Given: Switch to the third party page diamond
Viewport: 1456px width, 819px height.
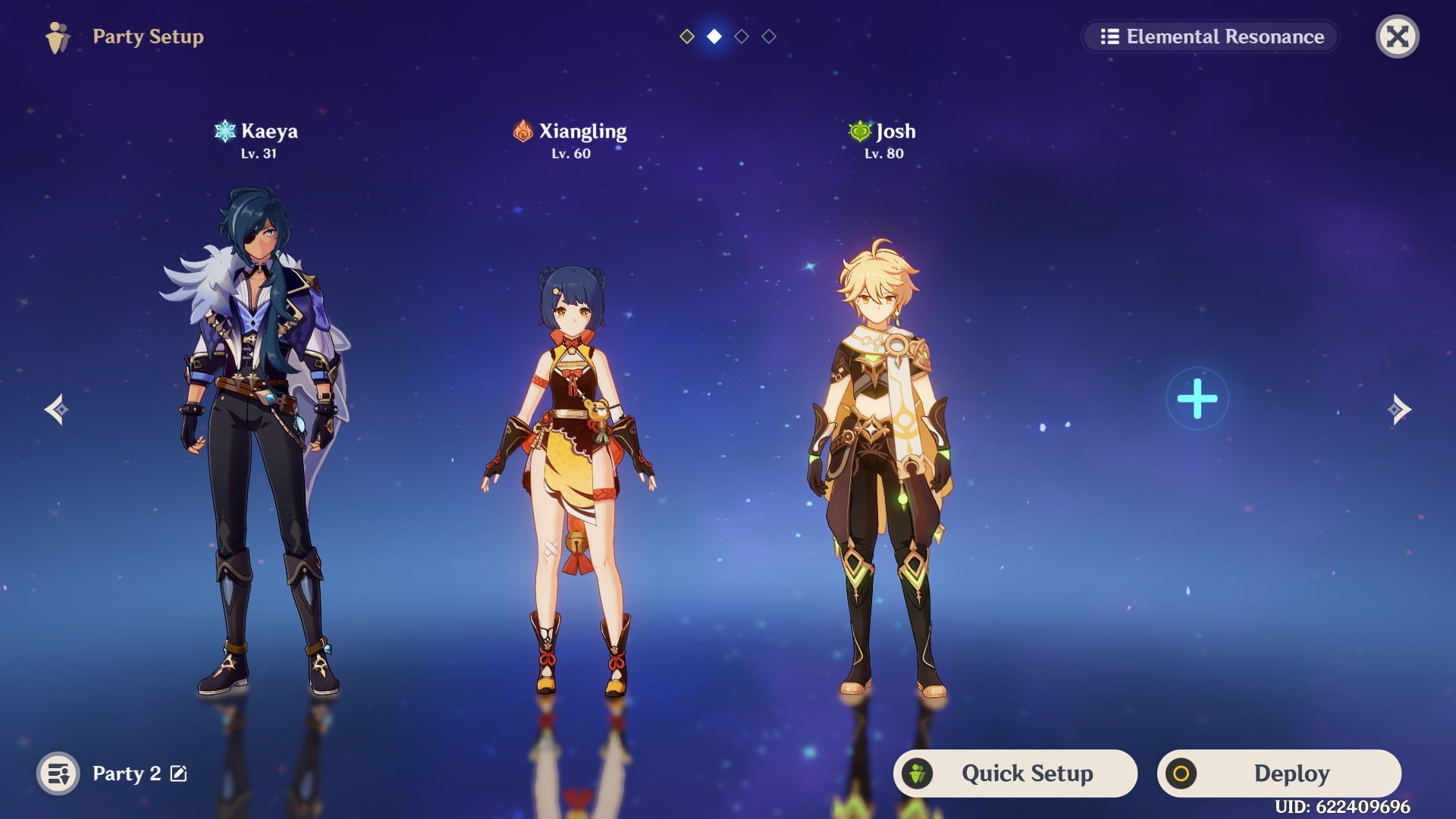Looking at the screenshot, I should click(x=741, y=36).
